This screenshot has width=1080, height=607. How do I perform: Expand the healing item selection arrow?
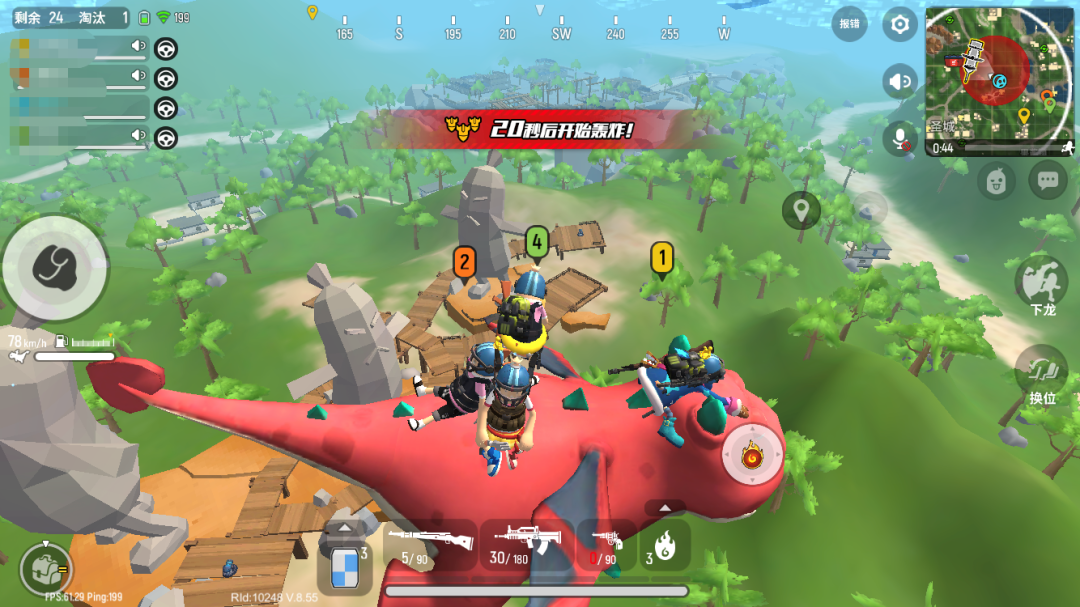(344, 527)
